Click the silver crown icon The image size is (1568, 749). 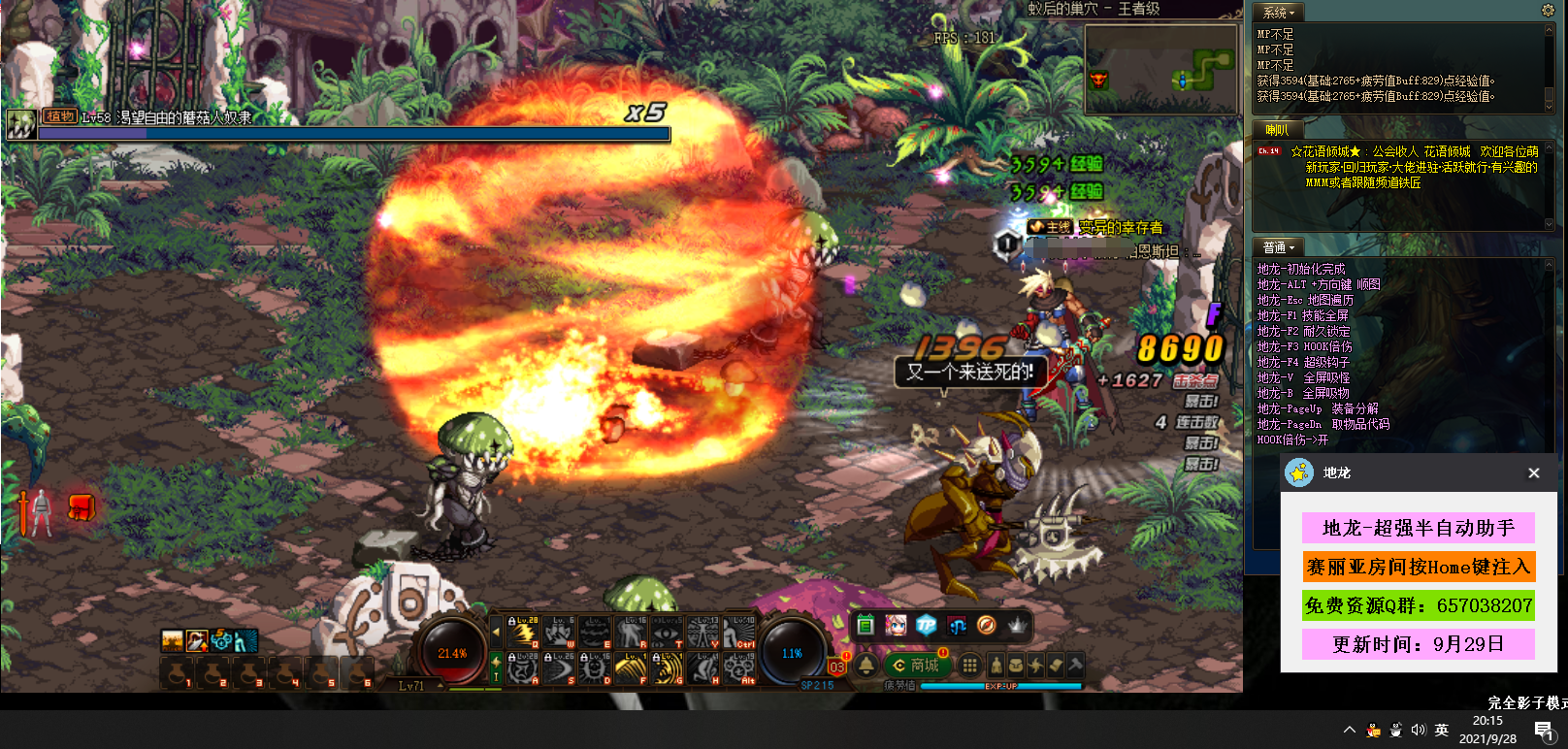[1016, 626]
